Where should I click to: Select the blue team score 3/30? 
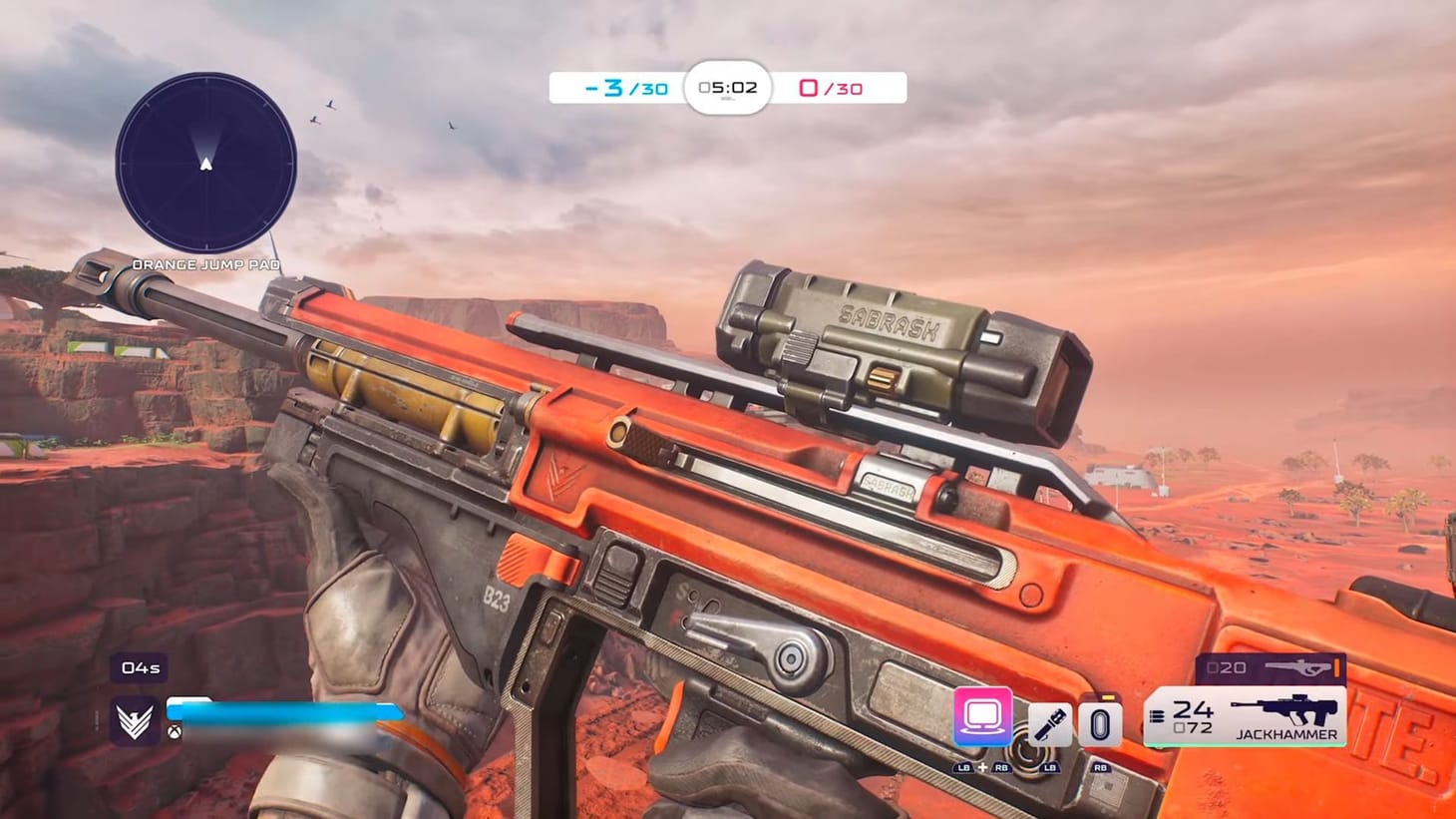(x=622, y=88)
